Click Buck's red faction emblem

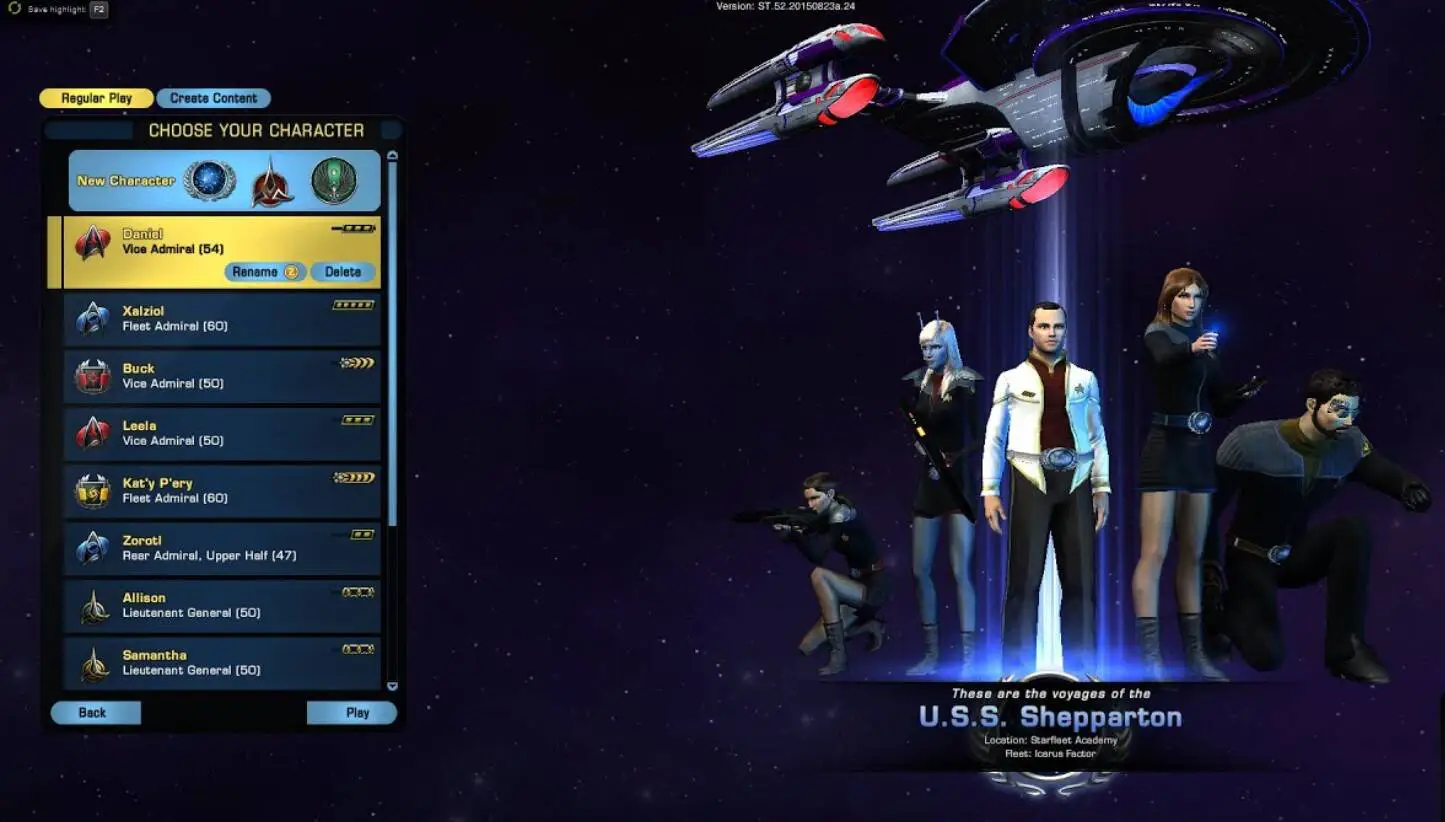pyautogui.click(x=93, y=375)
